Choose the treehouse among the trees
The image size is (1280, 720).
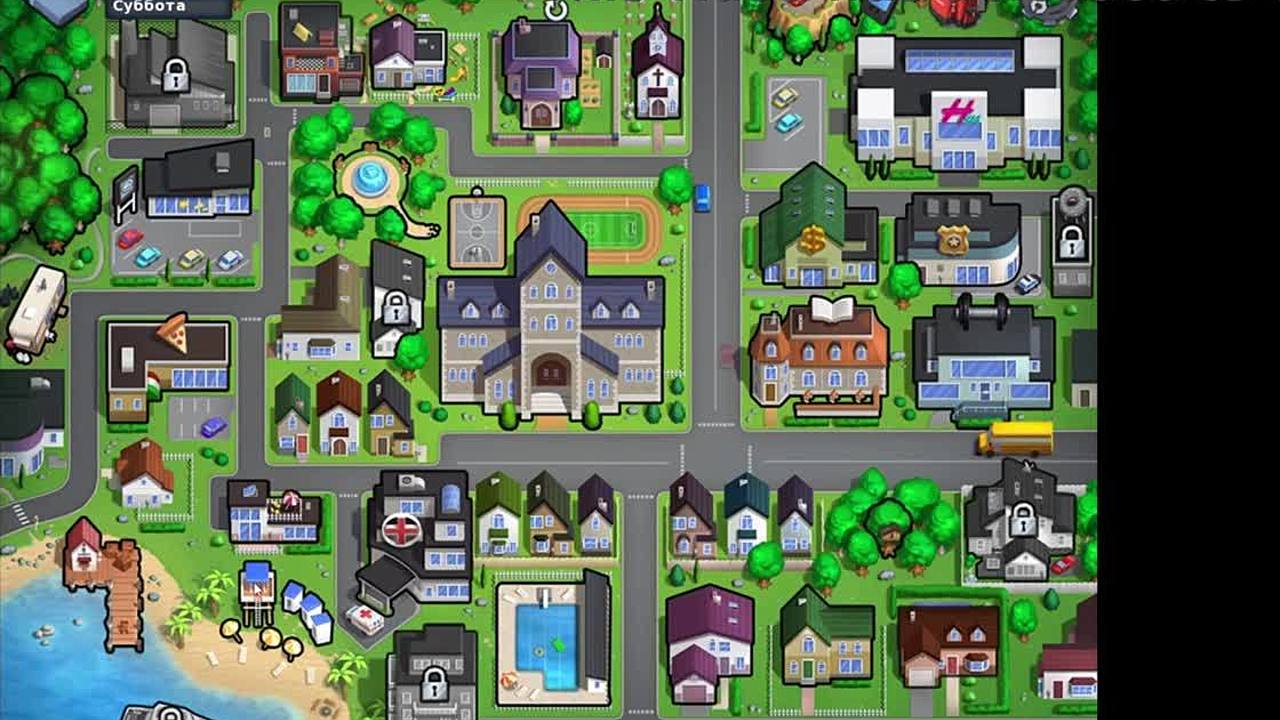tap(889, 525)
